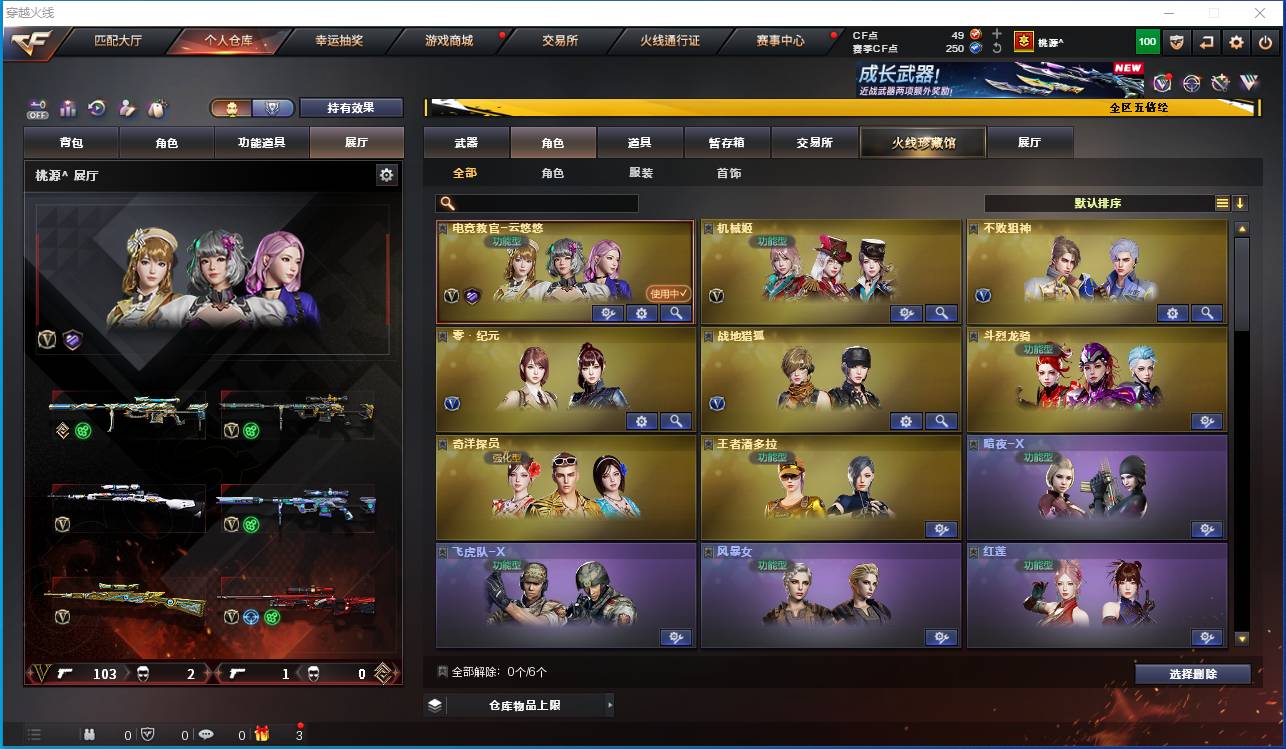Open the money bag icon in warehouse toolbar
The image size is (1286, 749).
coord(157,107)
